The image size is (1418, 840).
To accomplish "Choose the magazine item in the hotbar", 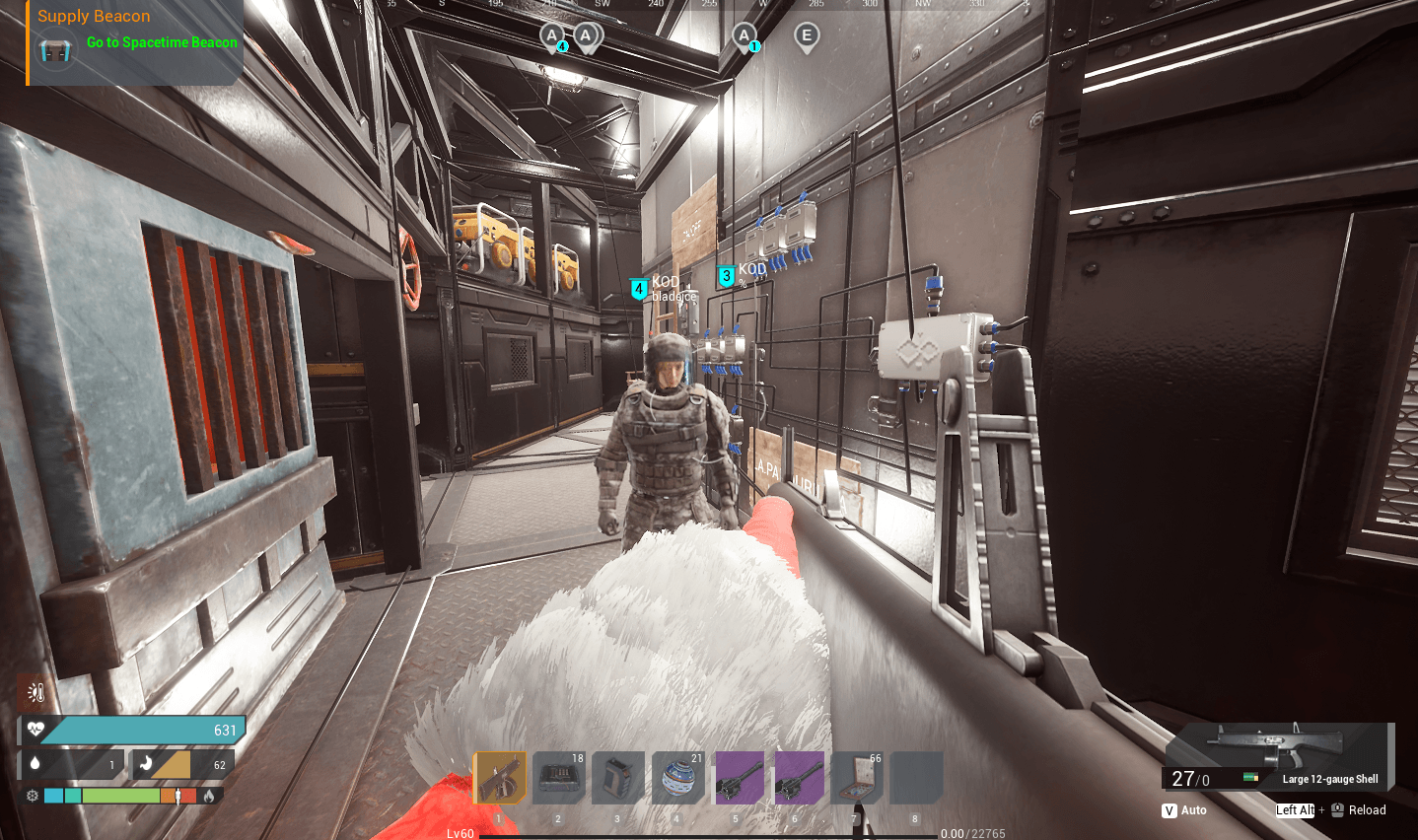I will click(618, 778).
